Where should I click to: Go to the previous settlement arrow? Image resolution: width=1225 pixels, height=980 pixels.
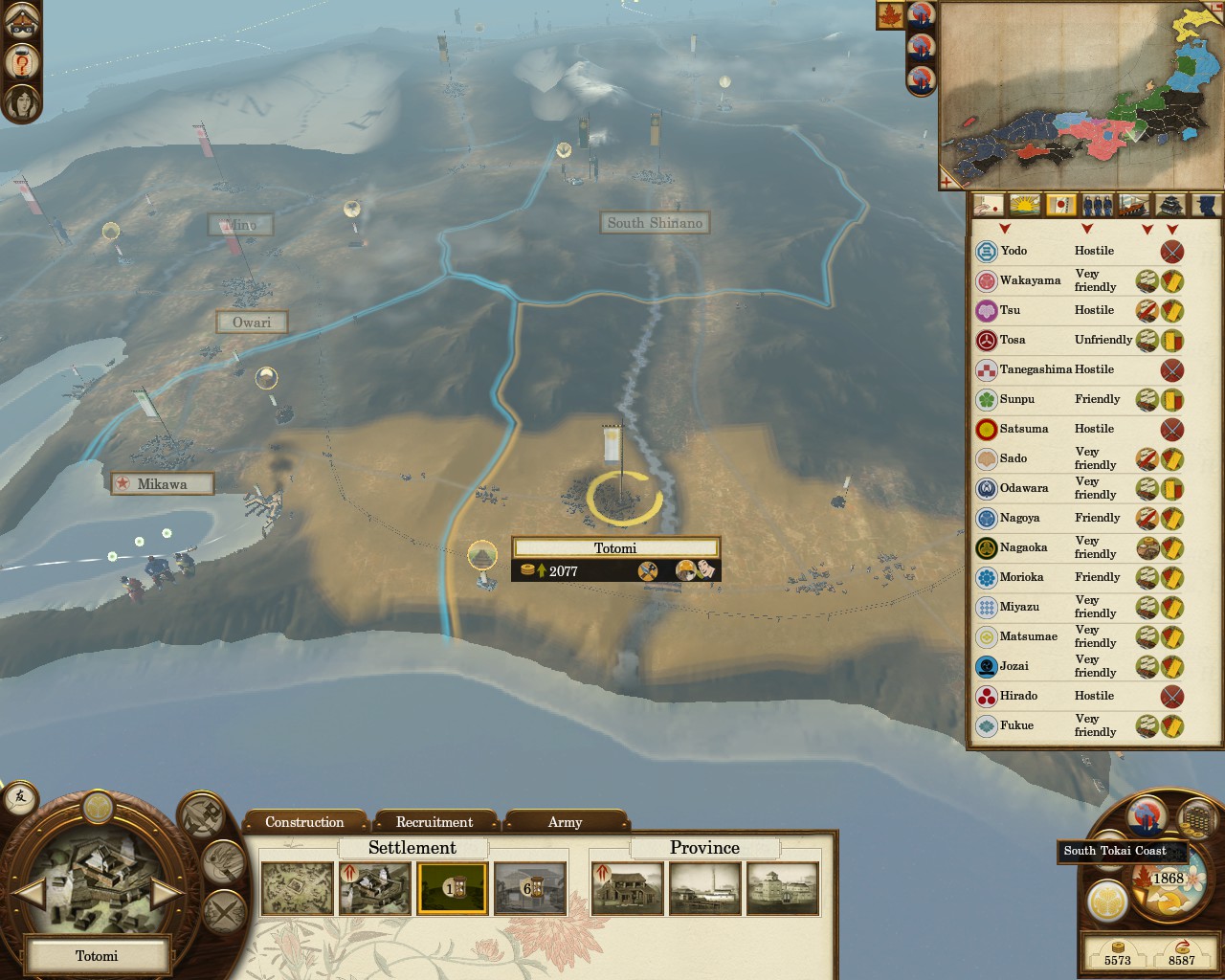click(x=30, y=893)
